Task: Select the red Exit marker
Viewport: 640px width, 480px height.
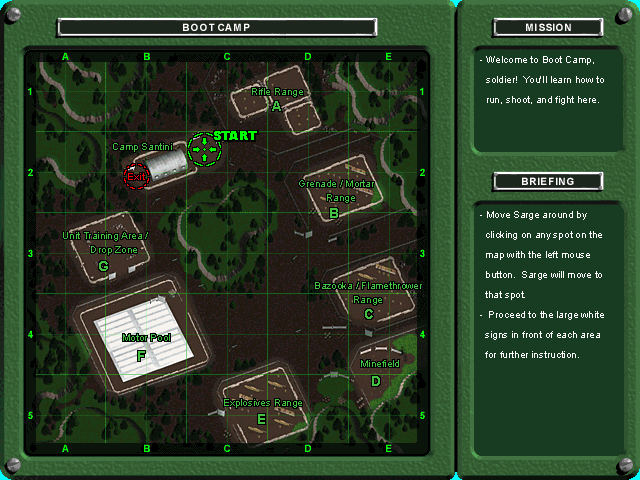Action: pyautogui.click(x=135, y=176)
